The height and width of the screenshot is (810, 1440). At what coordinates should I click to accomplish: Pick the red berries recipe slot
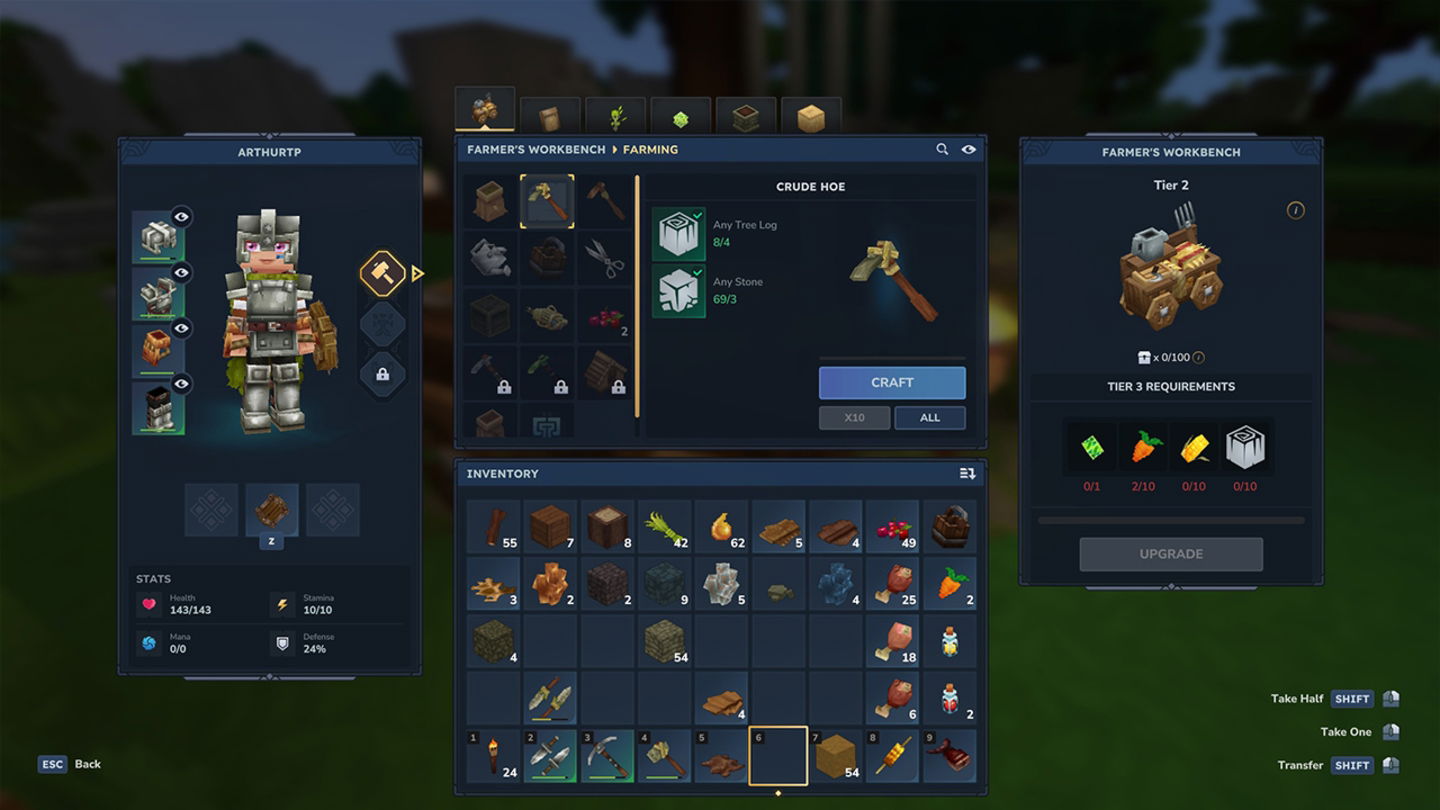[604, 316]
